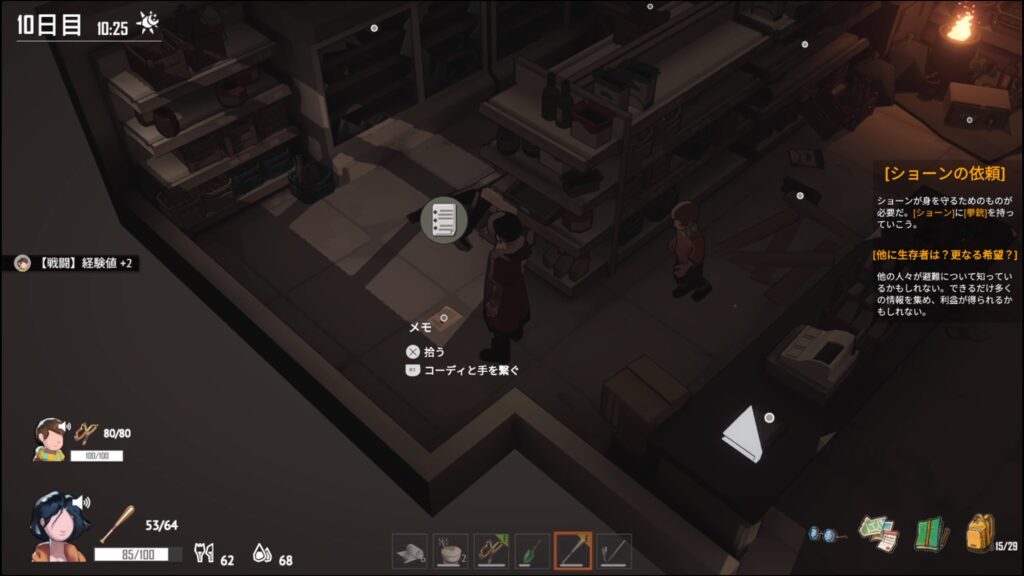
Task: Choose the slingshot hotbar slot
Action: point(491,550)
